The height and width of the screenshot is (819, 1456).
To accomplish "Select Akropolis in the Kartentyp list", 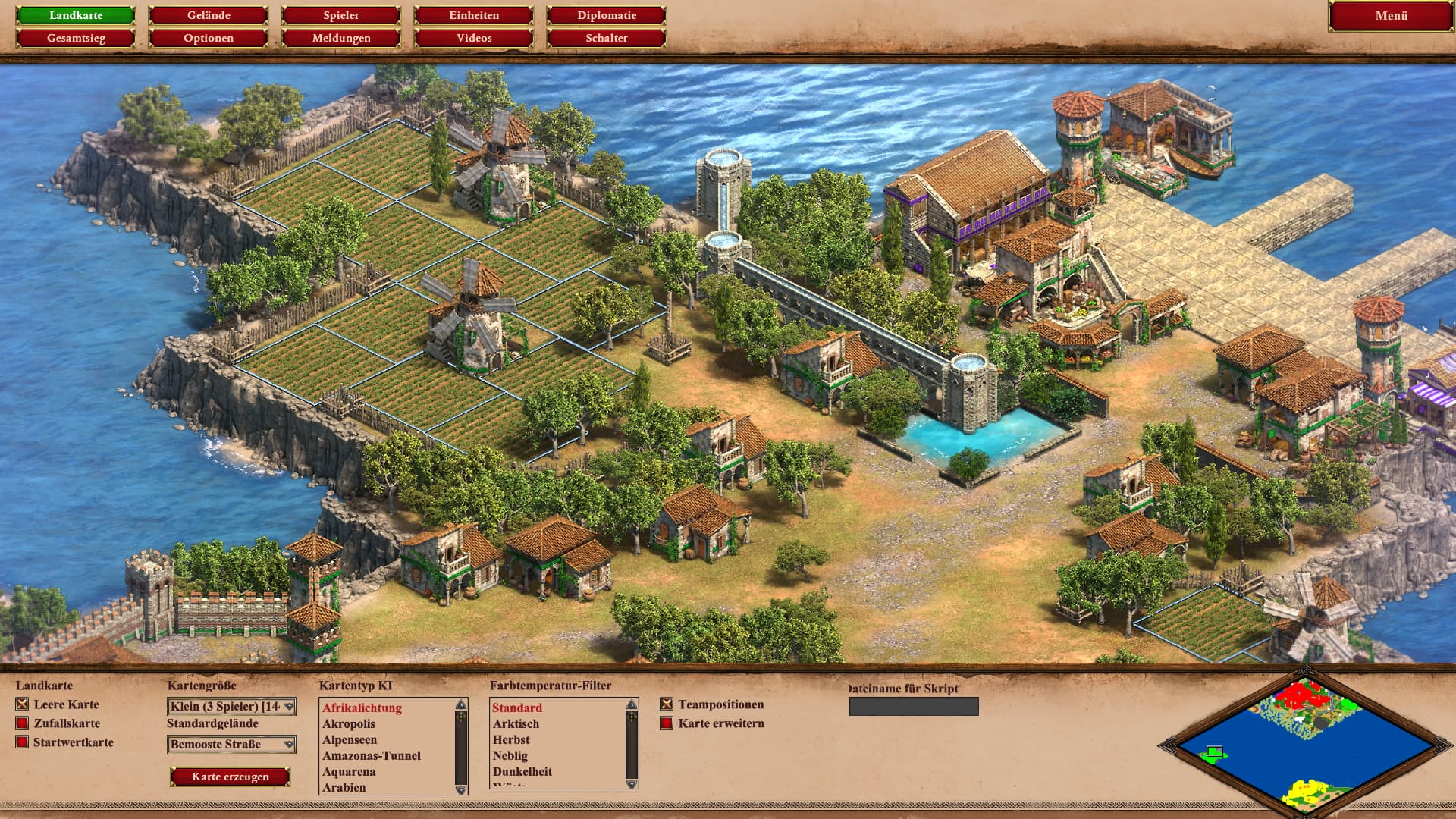I will pos(349,724).
